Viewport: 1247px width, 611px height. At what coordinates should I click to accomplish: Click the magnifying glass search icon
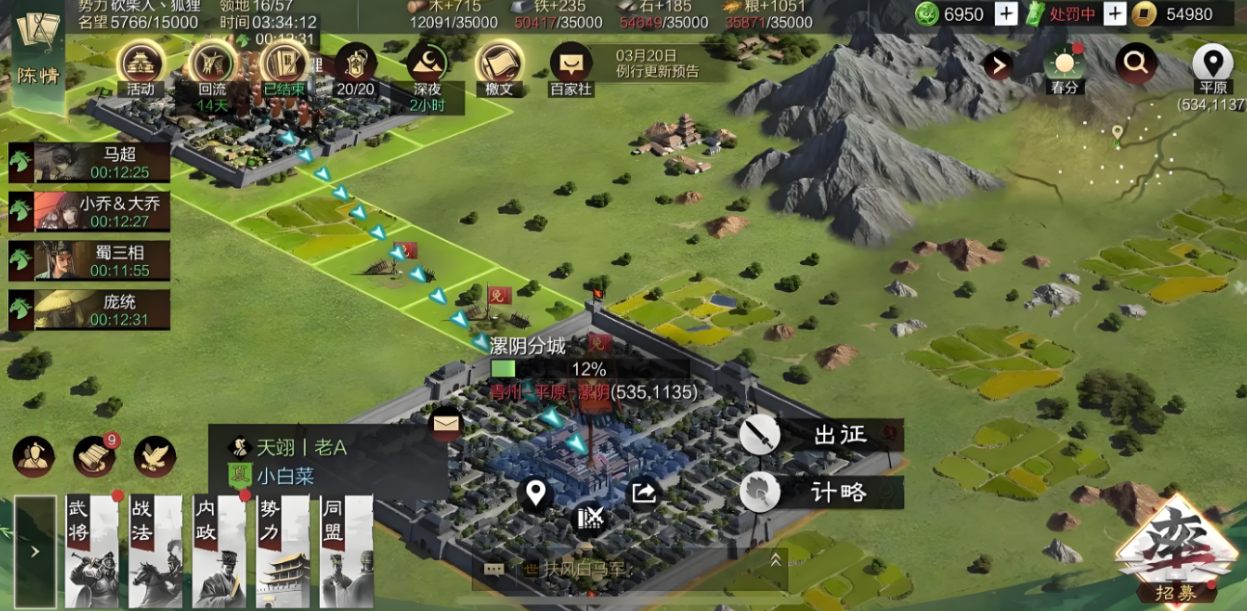click(1136, 65)
